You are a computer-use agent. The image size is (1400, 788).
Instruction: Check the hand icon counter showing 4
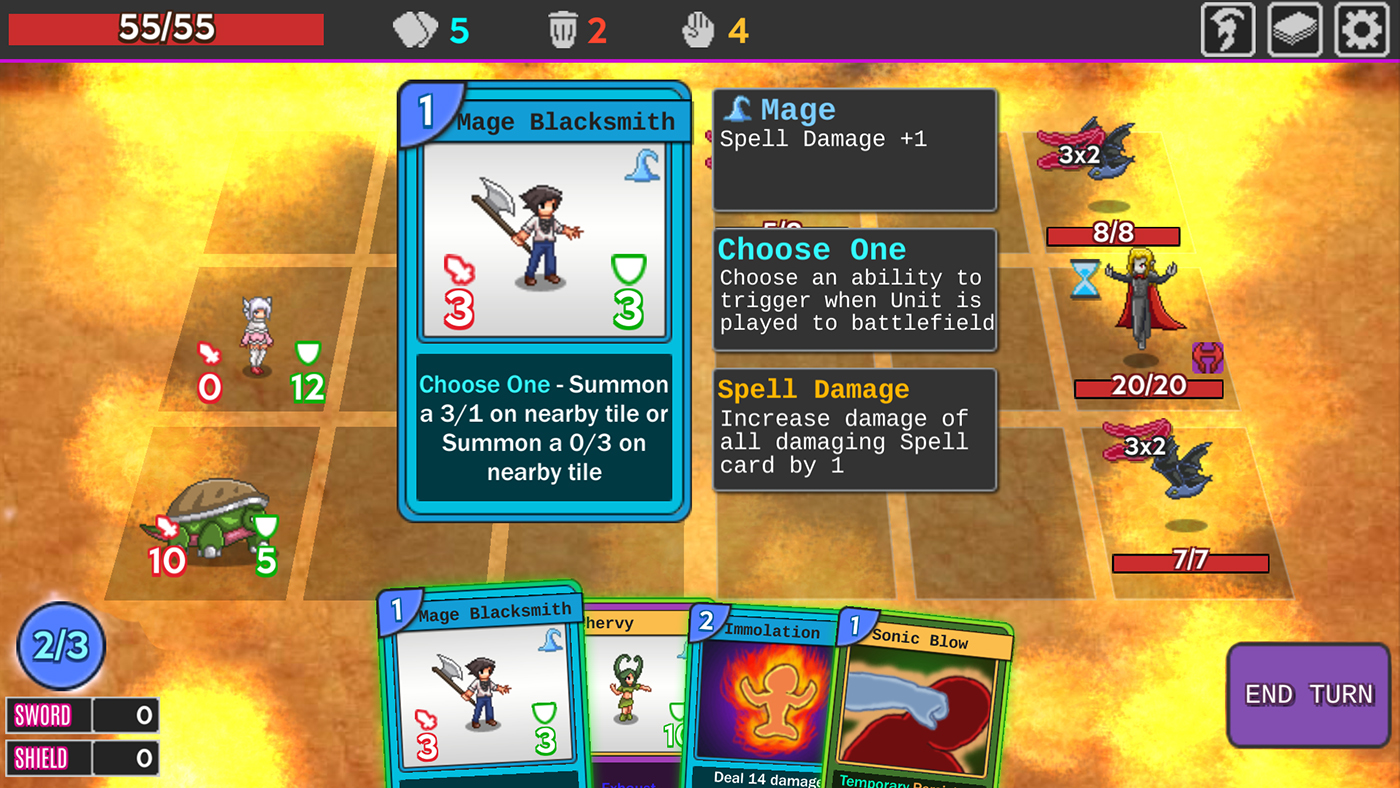698,29
